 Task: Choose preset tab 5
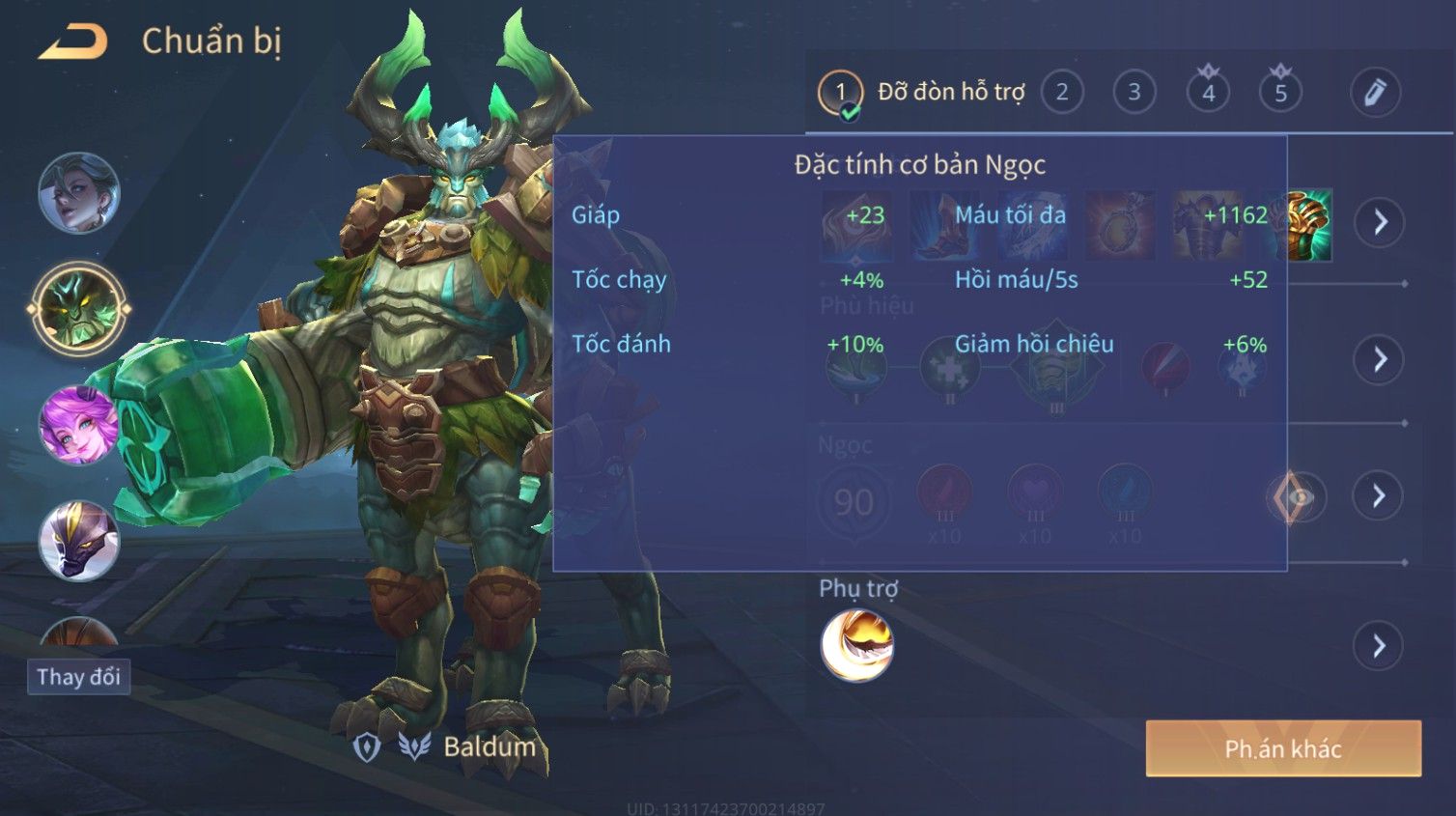pos(1280,93)
